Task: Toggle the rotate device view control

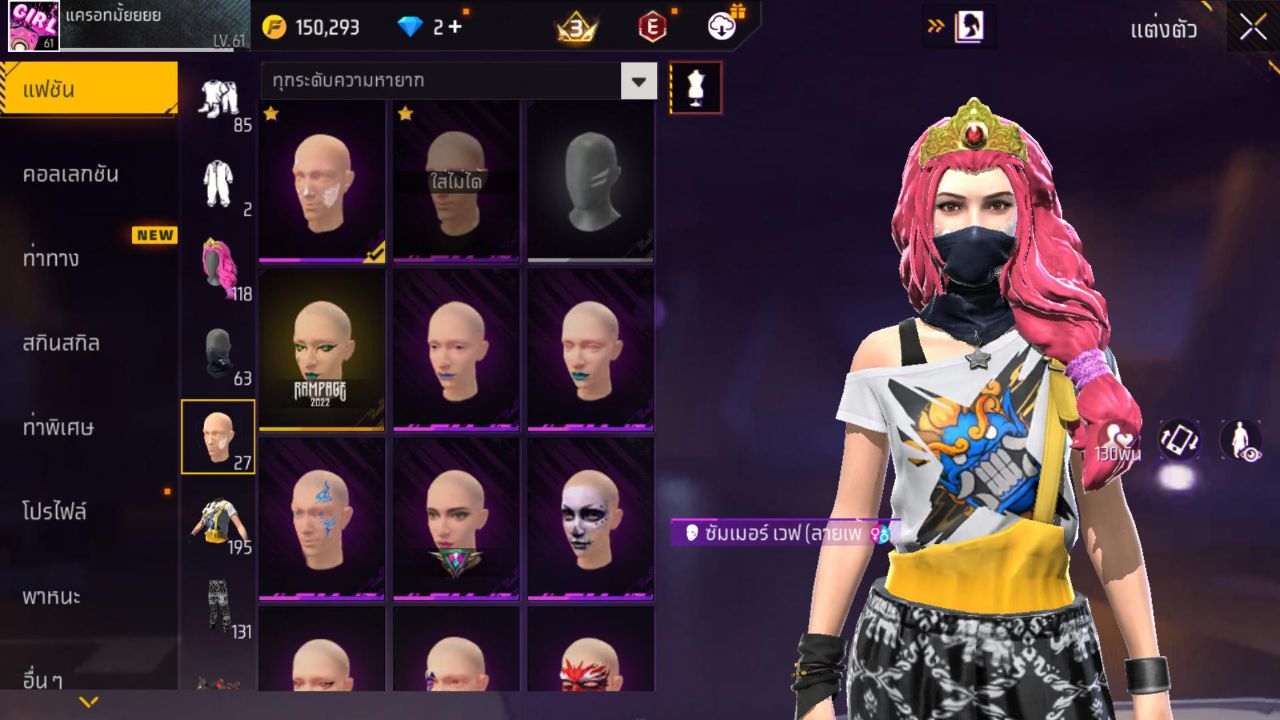Action: click(1178, 440)
